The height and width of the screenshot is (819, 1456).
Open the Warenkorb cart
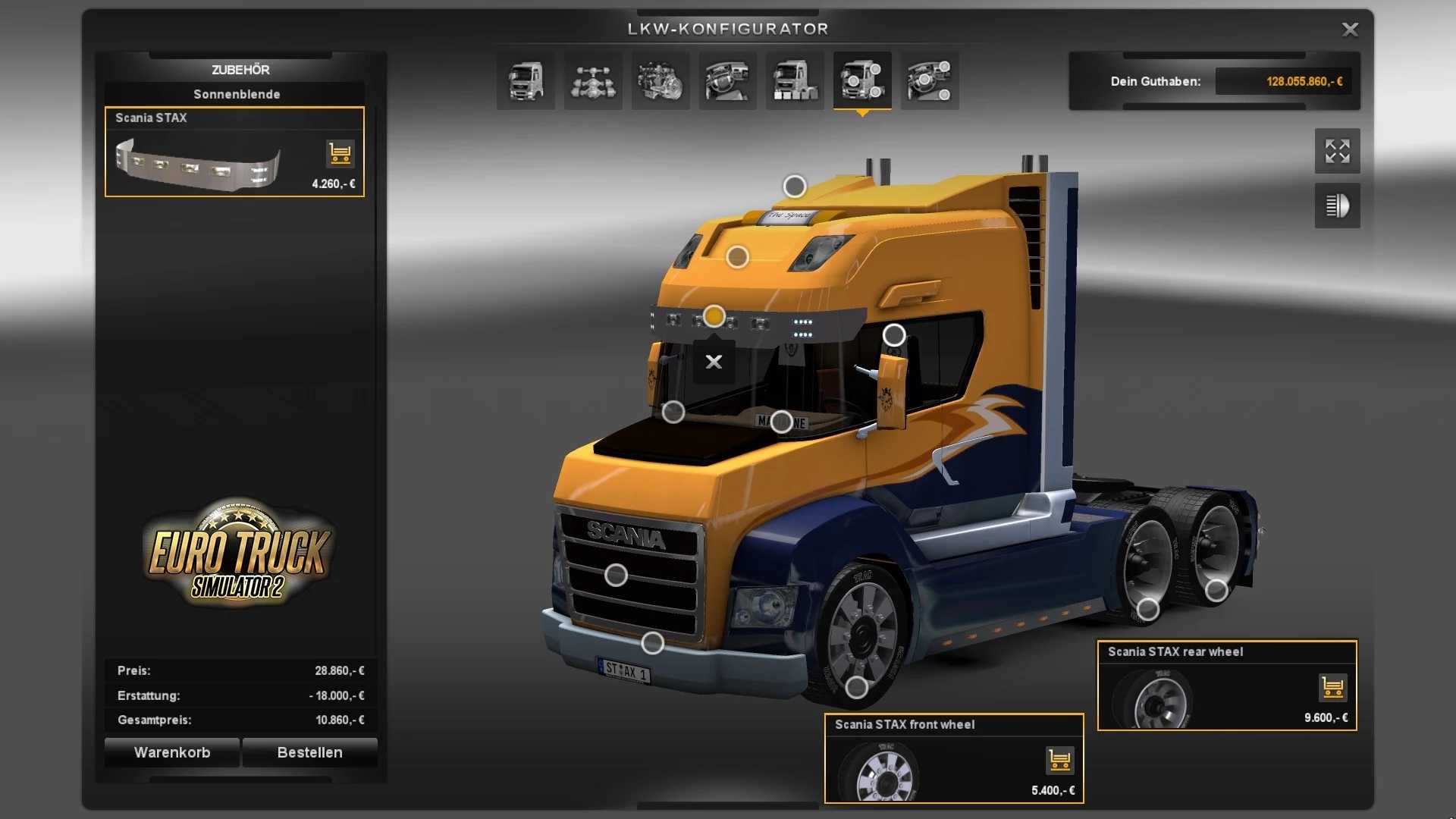pos(172,752)
